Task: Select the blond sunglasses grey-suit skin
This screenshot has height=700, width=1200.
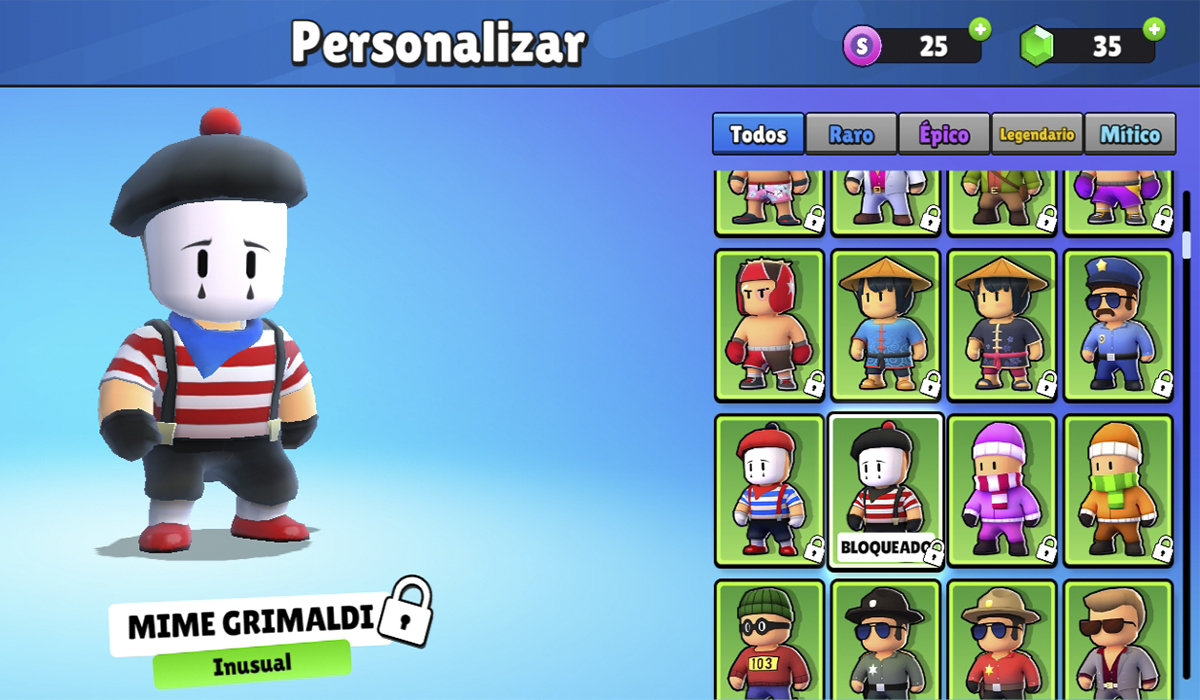Action: point(1117,640)
